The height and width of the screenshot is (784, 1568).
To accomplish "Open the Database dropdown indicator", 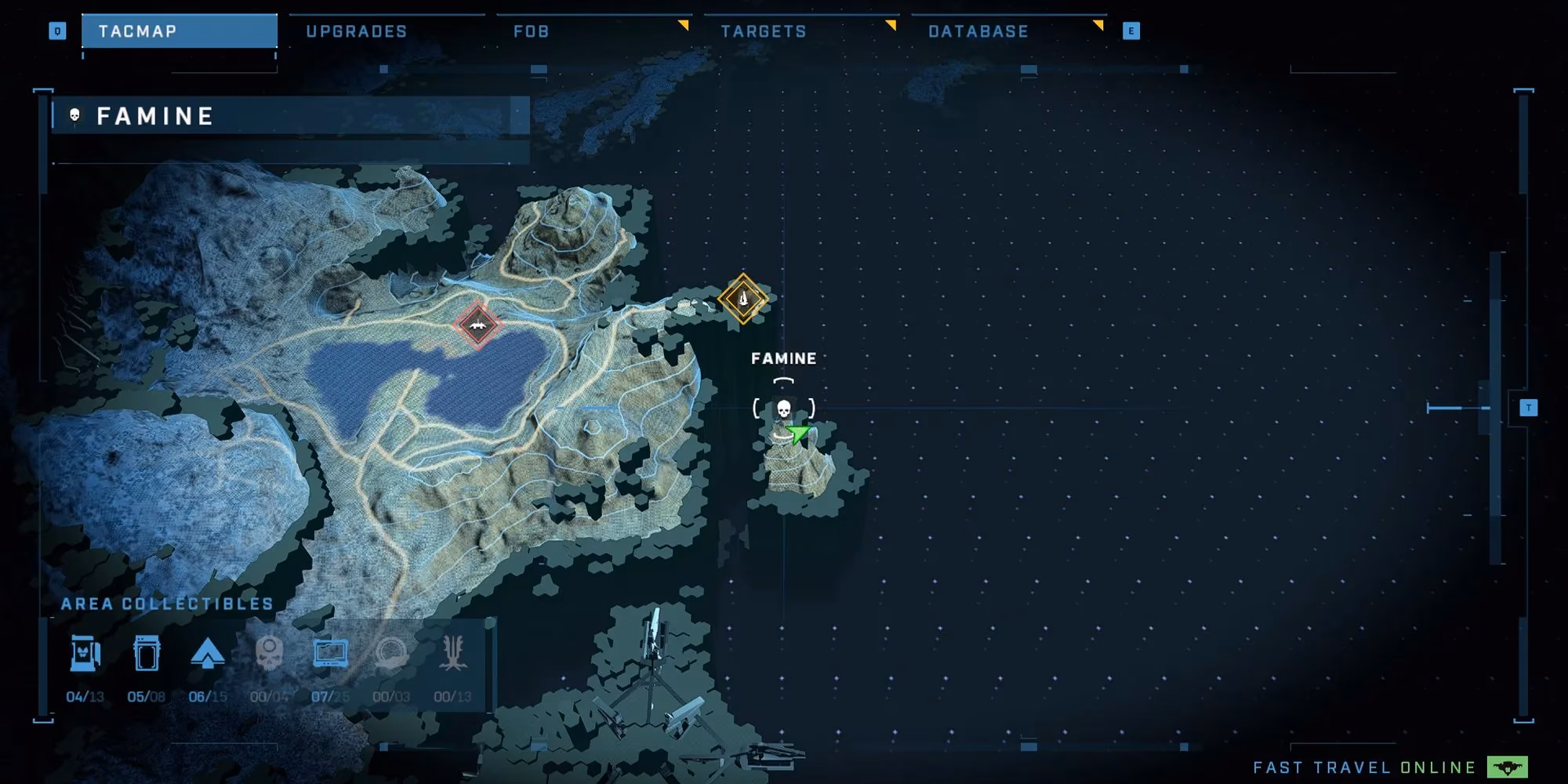I will tap(1098, 24).
